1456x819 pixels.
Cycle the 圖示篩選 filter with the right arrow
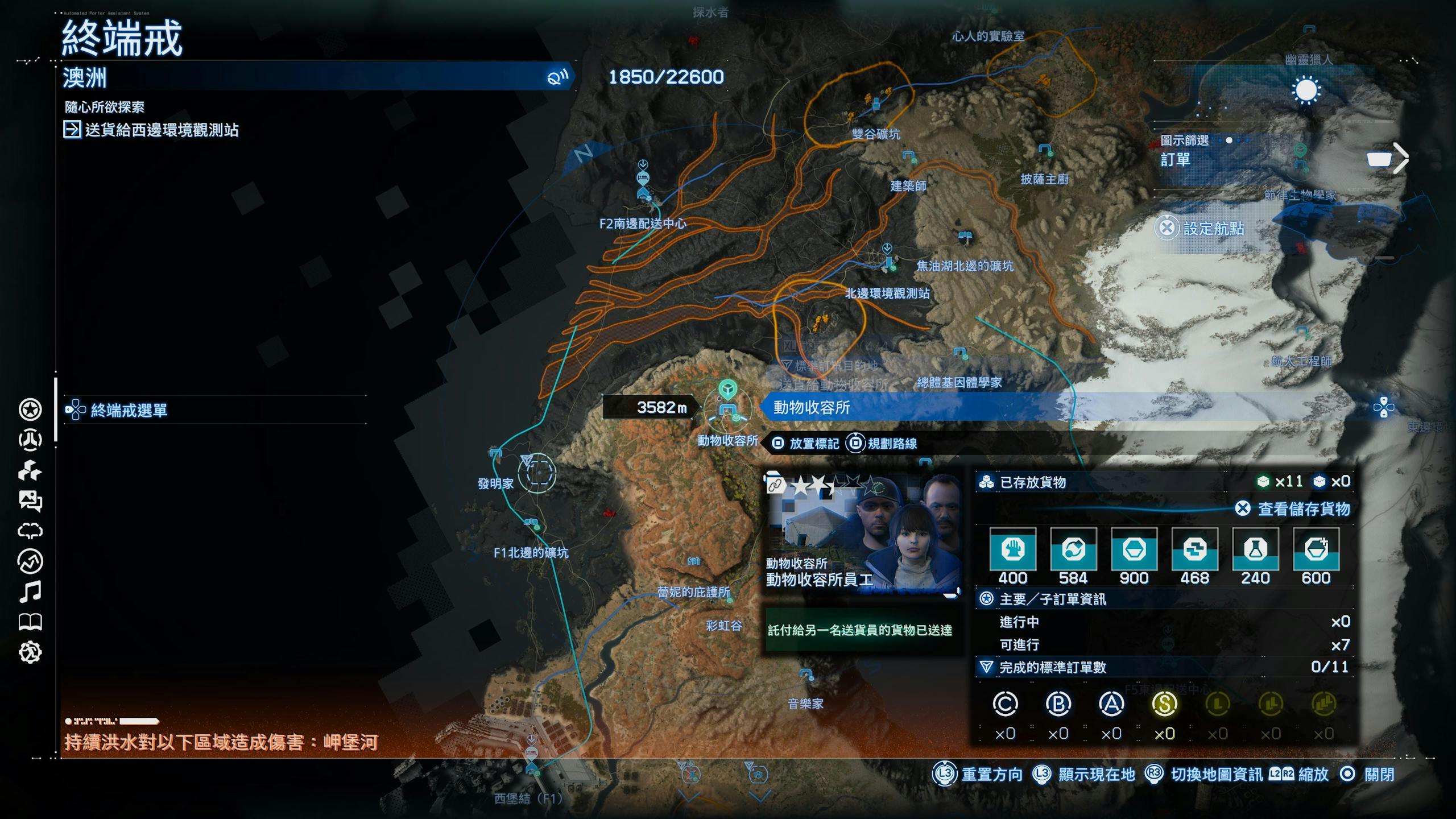(1401, 159)
